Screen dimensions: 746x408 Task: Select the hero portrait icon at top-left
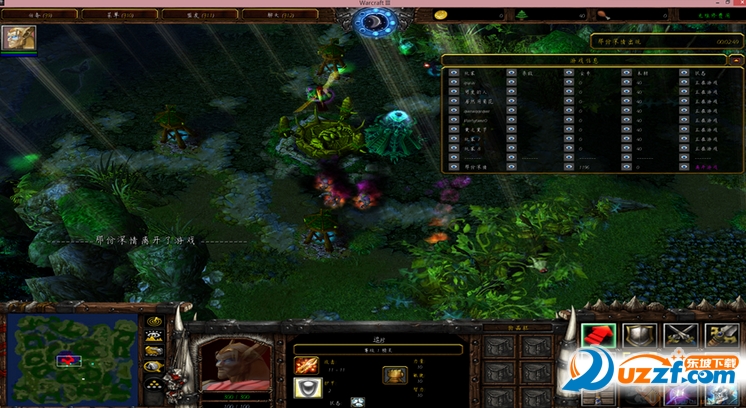click(18, 38)
